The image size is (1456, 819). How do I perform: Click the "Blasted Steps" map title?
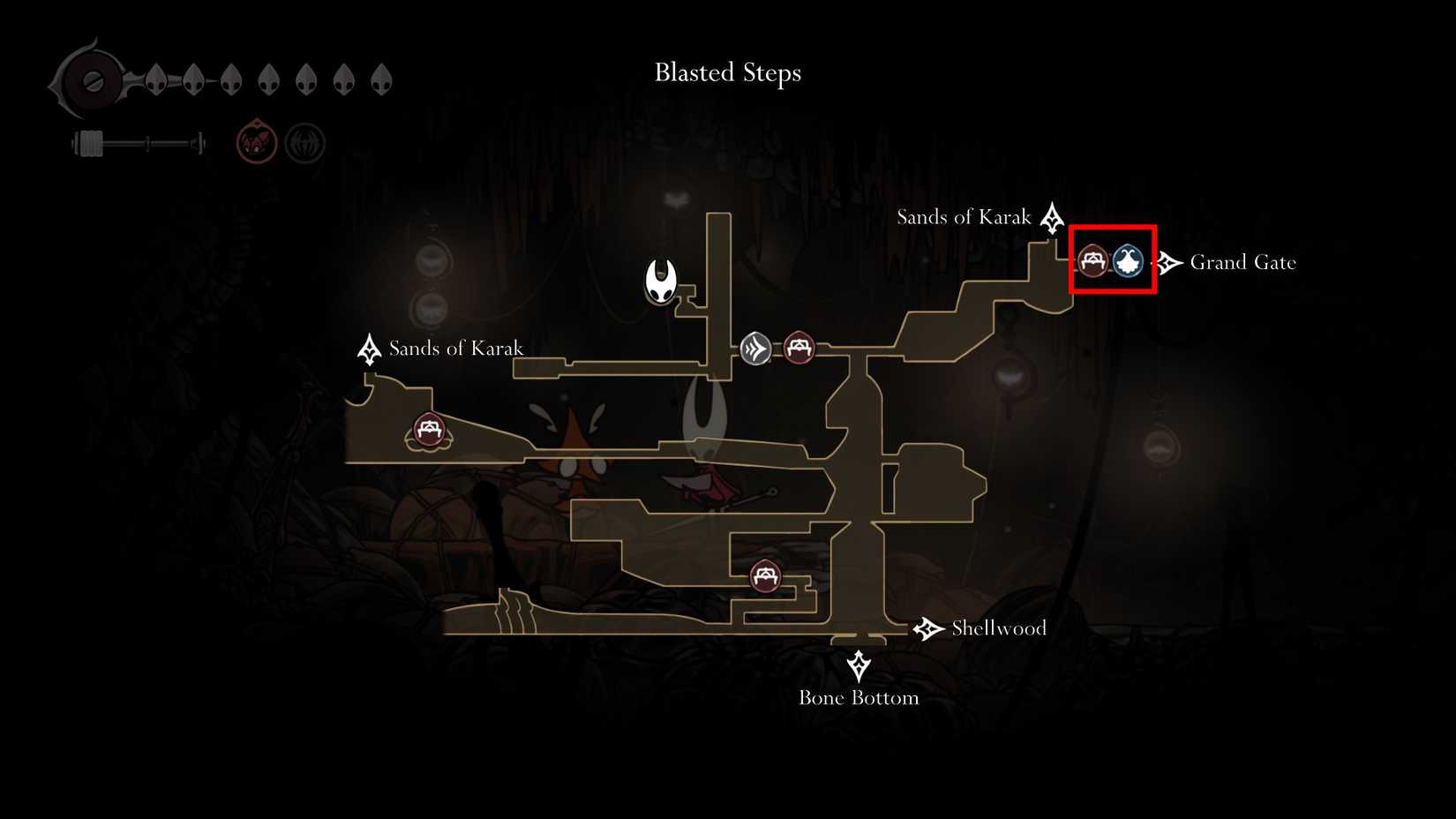coord(727,72)
